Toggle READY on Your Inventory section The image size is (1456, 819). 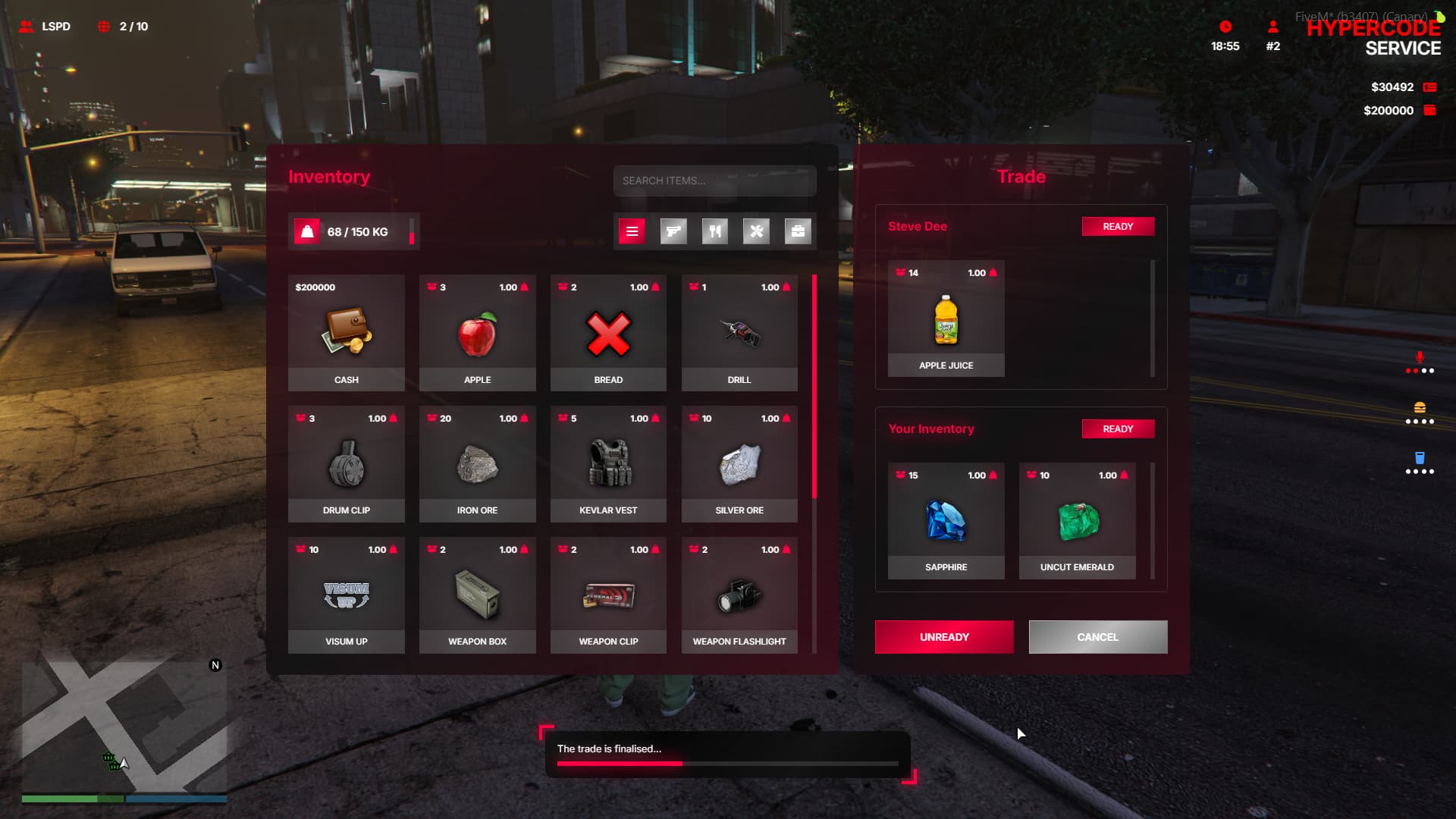click(1118, 428)
